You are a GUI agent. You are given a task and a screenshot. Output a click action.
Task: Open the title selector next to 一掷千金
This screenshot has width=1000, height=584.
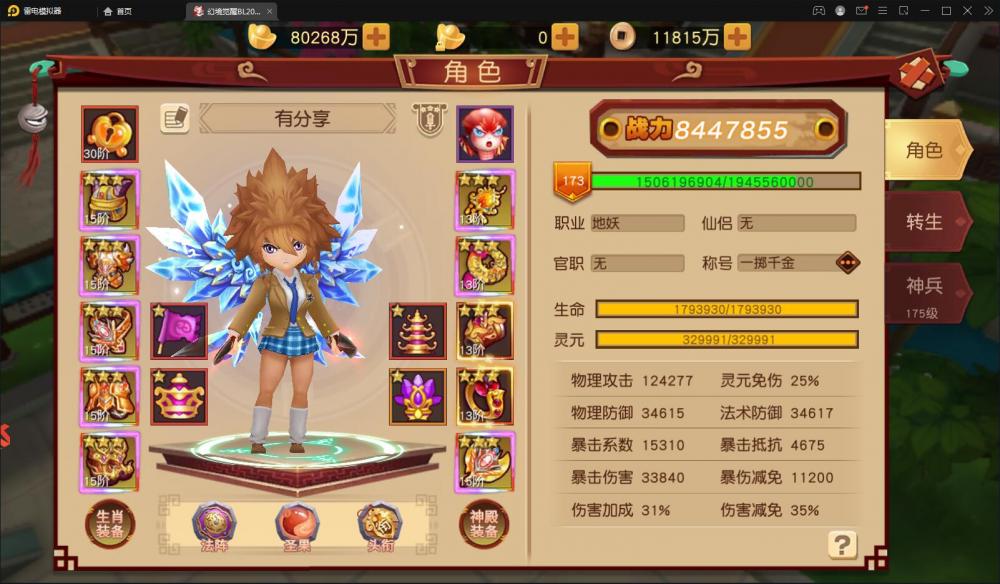[x=847, y=263]
